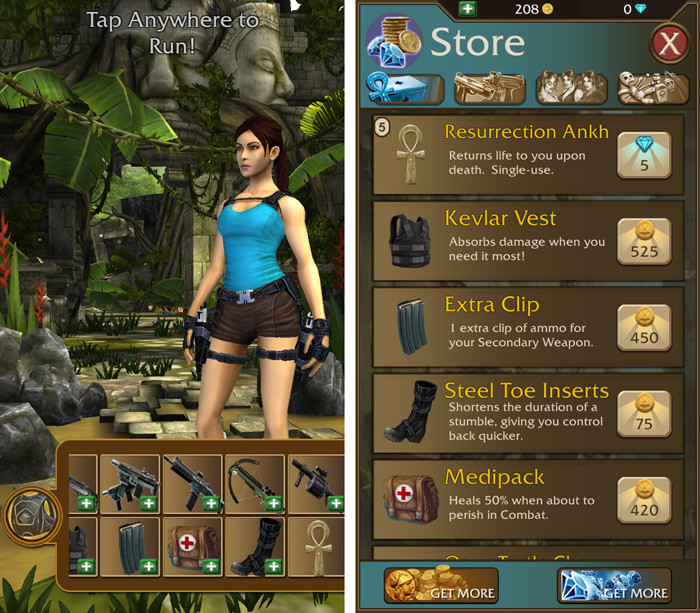The width and height of the screenshot is (700, 613).
Task: Select the crossbow weapon slot
Action: (x=255, y=484)
